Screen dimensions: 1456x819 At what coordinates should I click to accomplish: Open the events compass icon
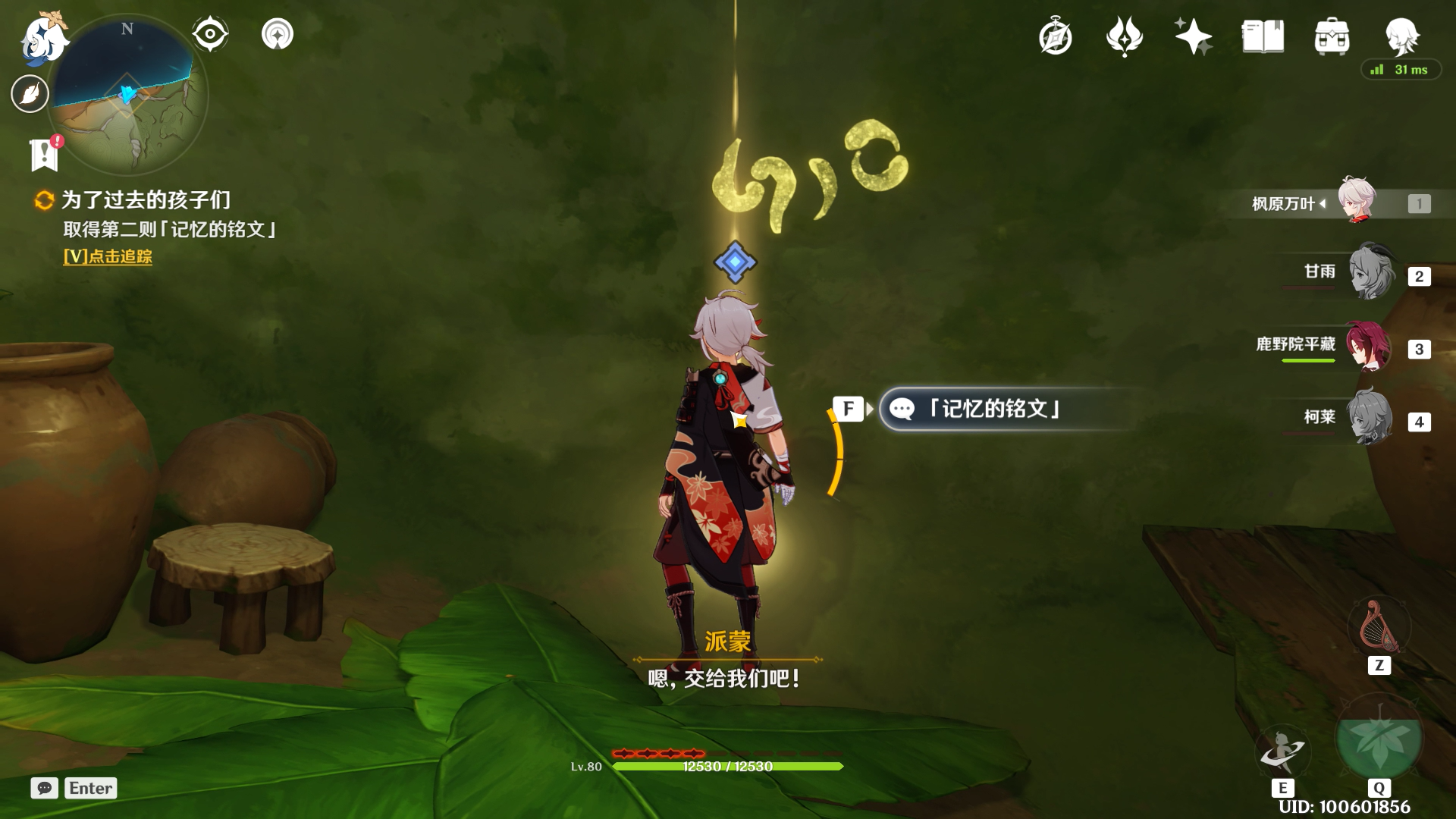point(1056,36)
